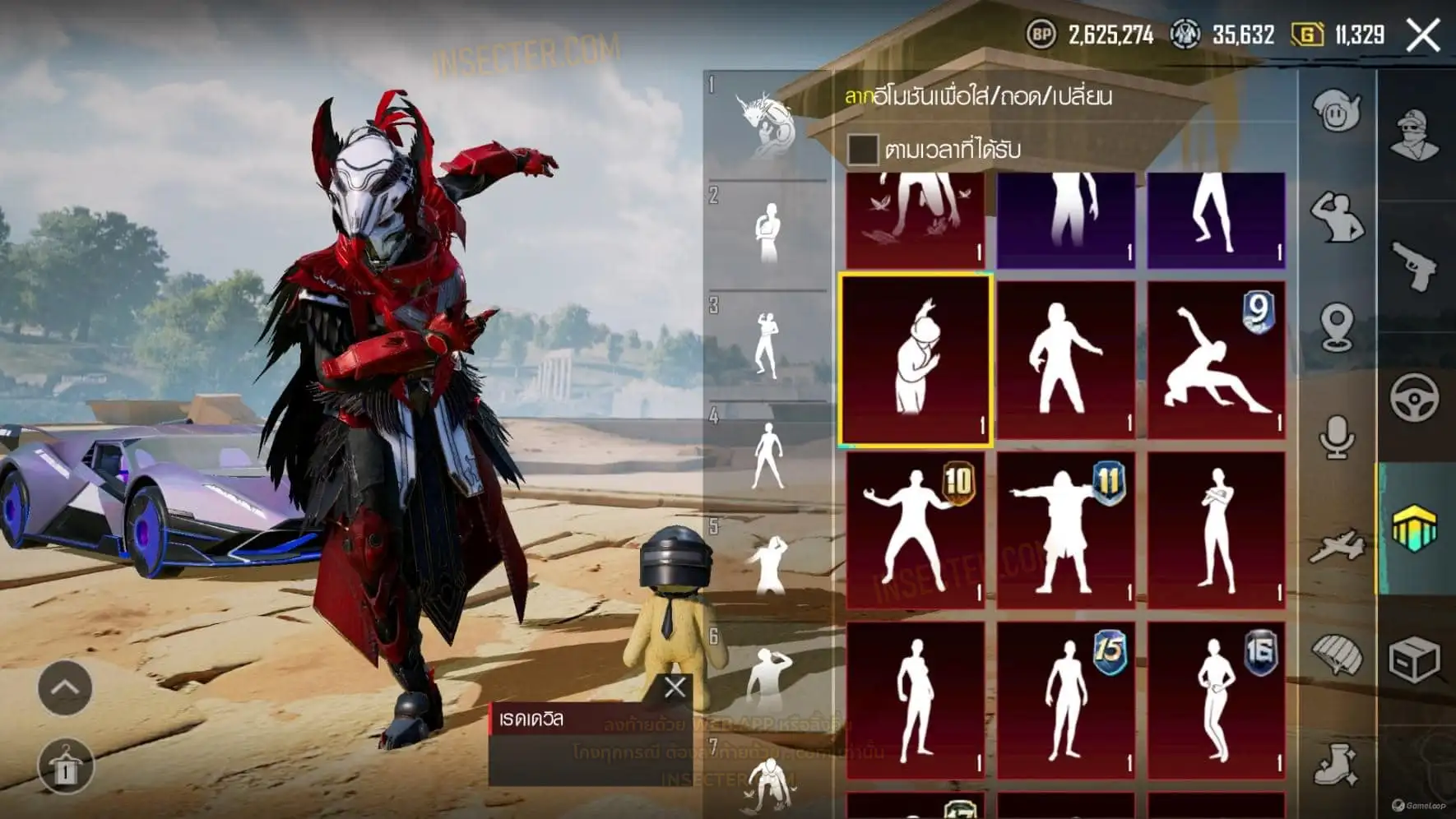Open the wardrobe hanger button
This screenshot has height=819, width=1456.
point(65,766)
